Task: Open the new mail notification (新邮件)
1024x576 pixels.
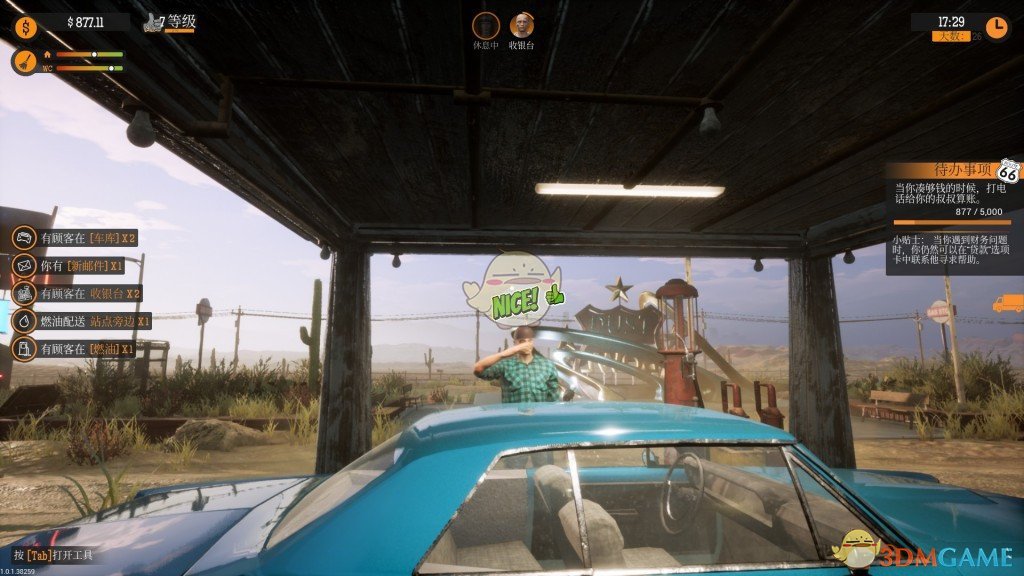Action: click(70, 266)
